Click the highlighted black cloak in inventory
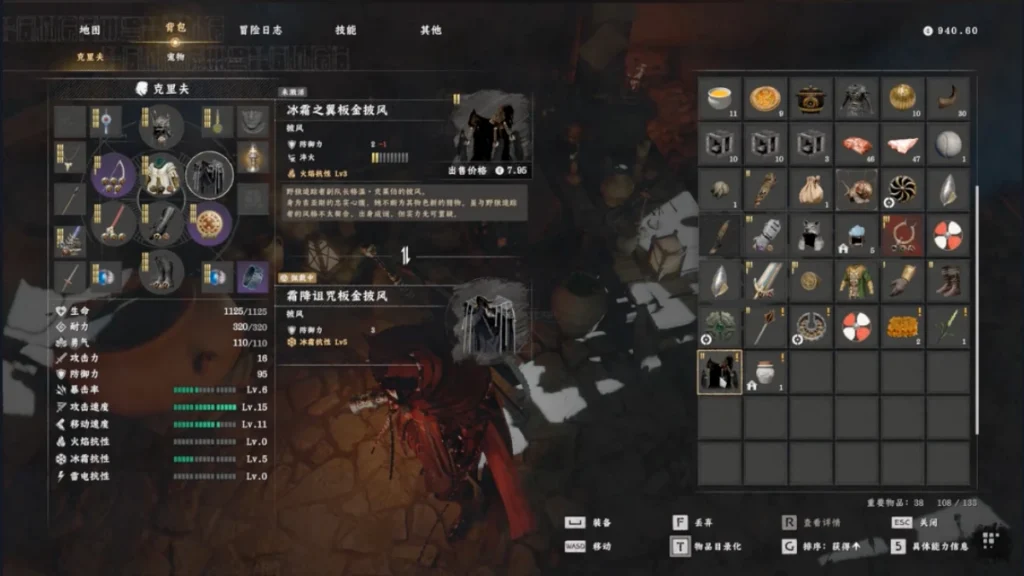 tap(719, 371)
